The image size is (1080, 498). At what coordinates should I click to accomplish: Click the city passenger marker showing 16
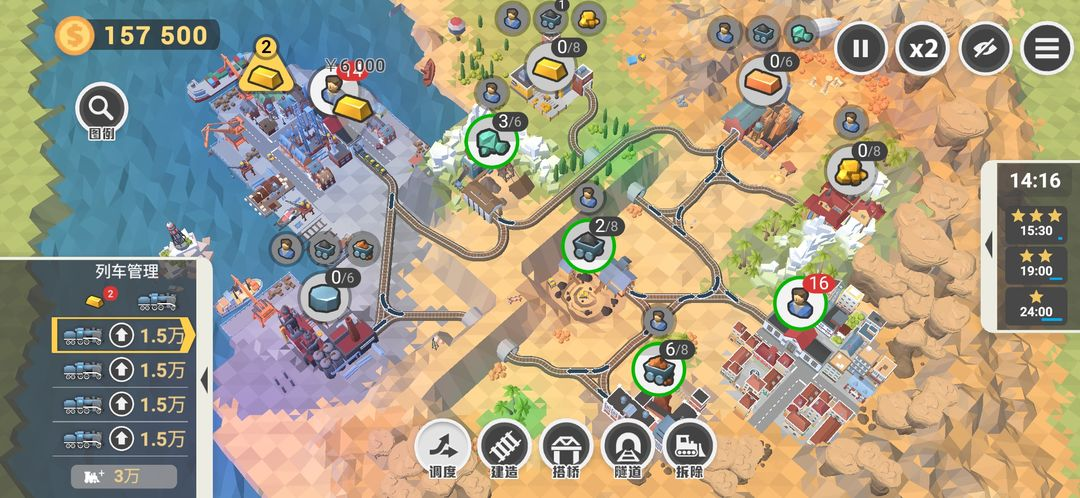800,302
